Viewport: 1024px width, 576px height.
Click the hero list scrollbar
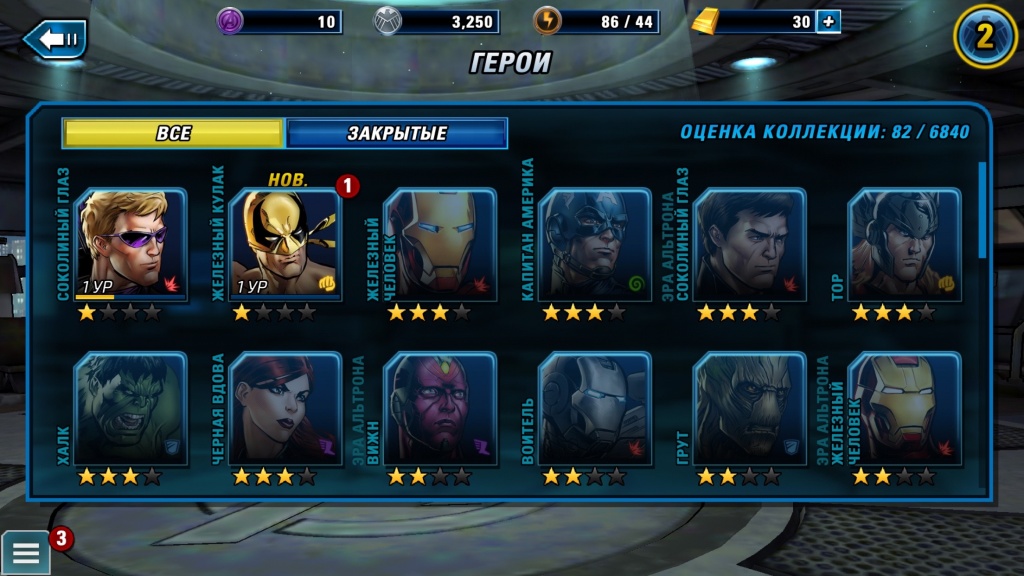click(x=982, y=210)
